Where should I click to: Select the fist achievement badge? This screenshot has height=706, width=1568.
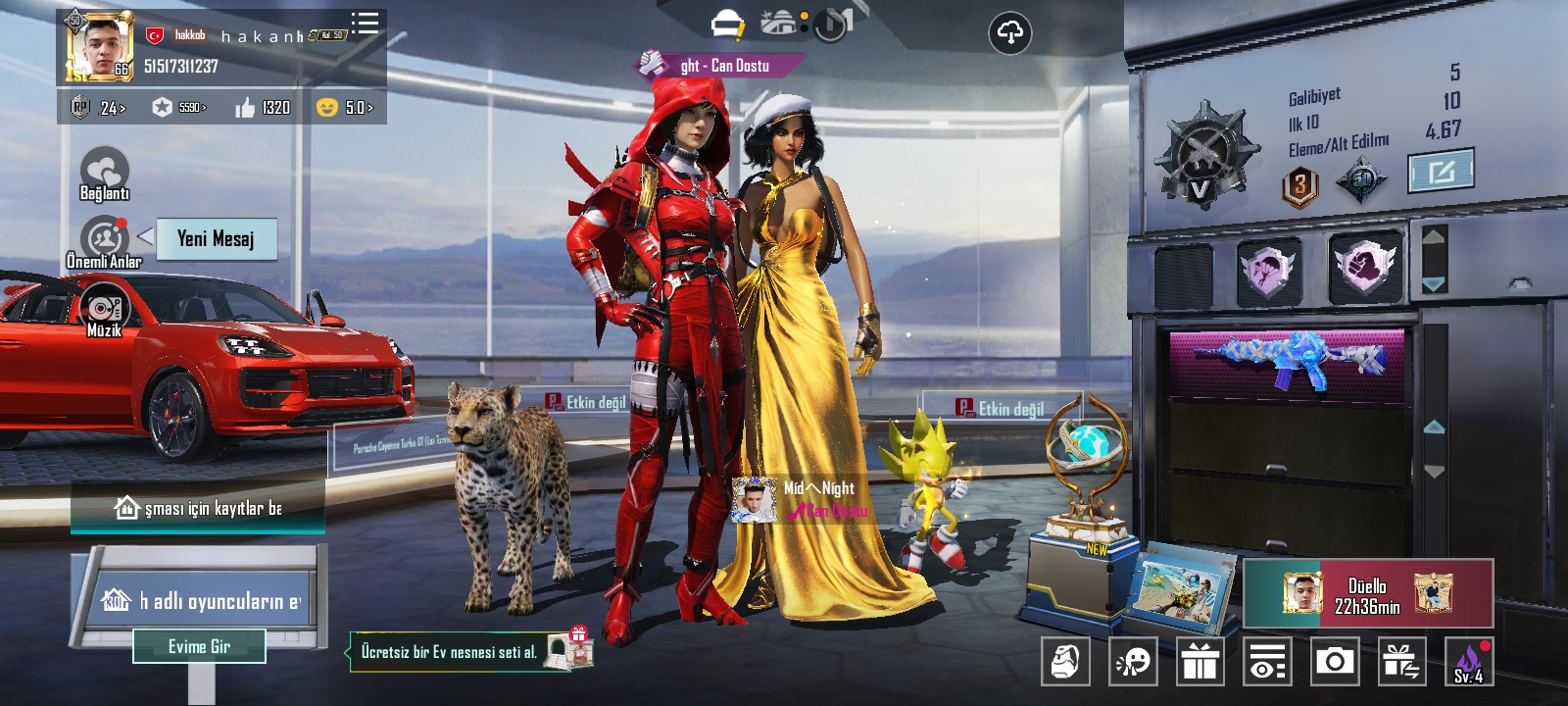click(x=1365, y=267)
